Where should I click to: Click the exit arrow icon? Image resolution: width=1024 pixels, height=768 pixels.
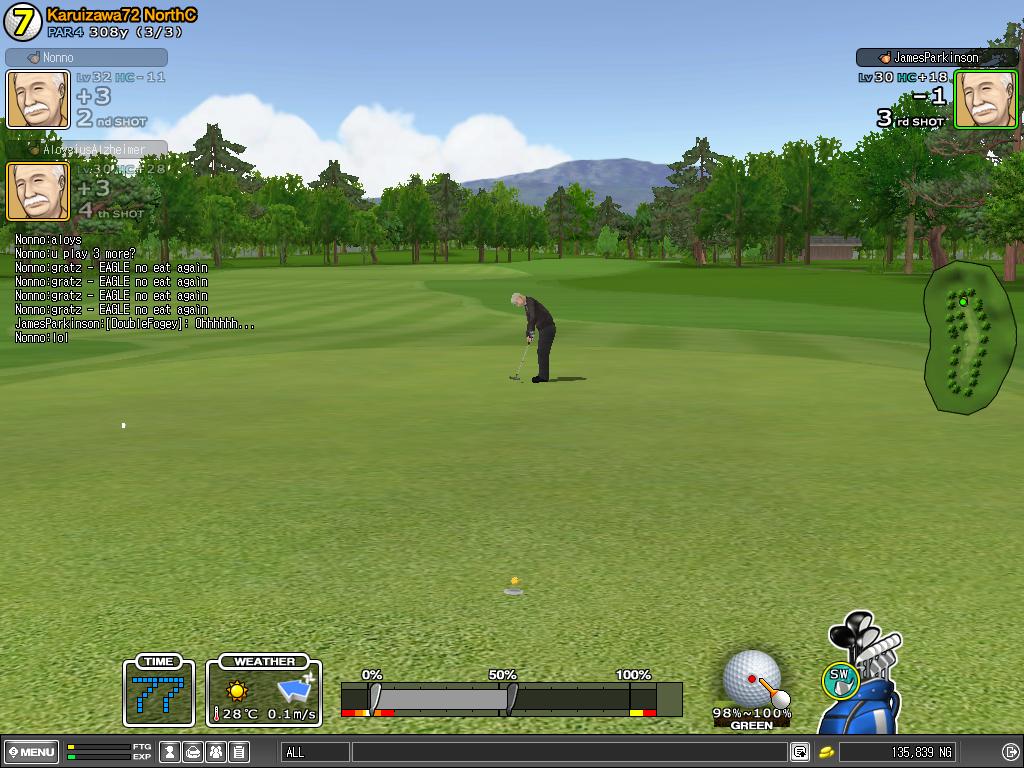click(1010, 752)
